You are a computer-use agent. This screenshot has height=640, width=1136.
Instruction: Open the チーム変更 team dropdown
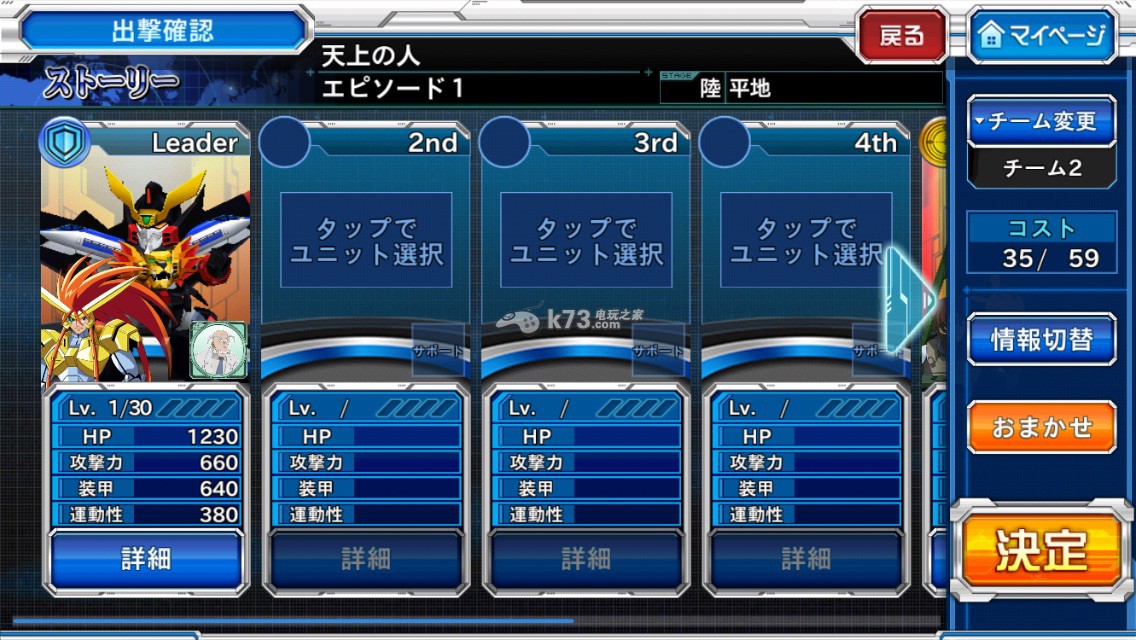pos(1042,122)
